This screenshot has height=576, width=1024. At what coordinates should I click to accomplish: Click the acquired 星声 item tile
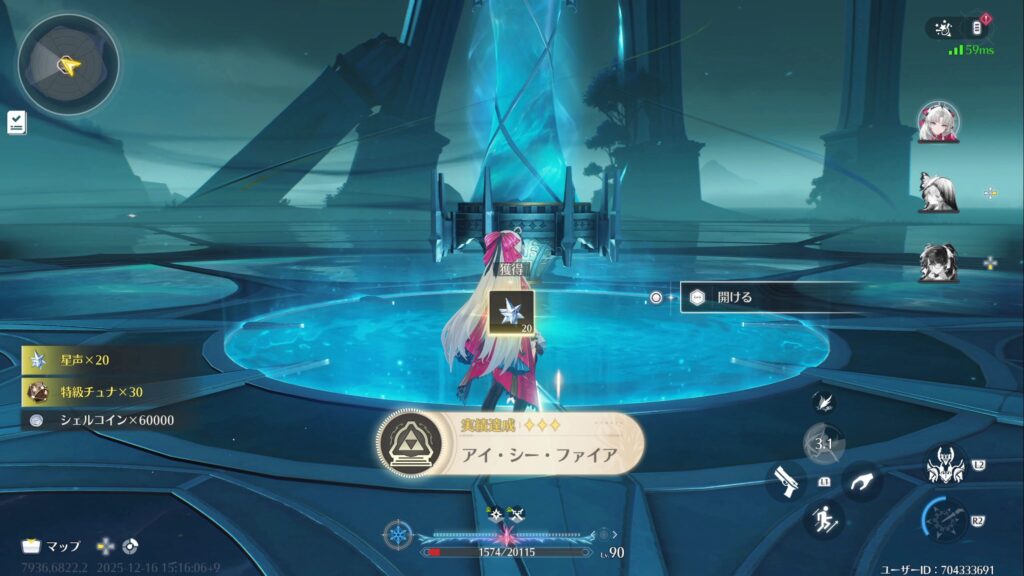tap(510, 312)
